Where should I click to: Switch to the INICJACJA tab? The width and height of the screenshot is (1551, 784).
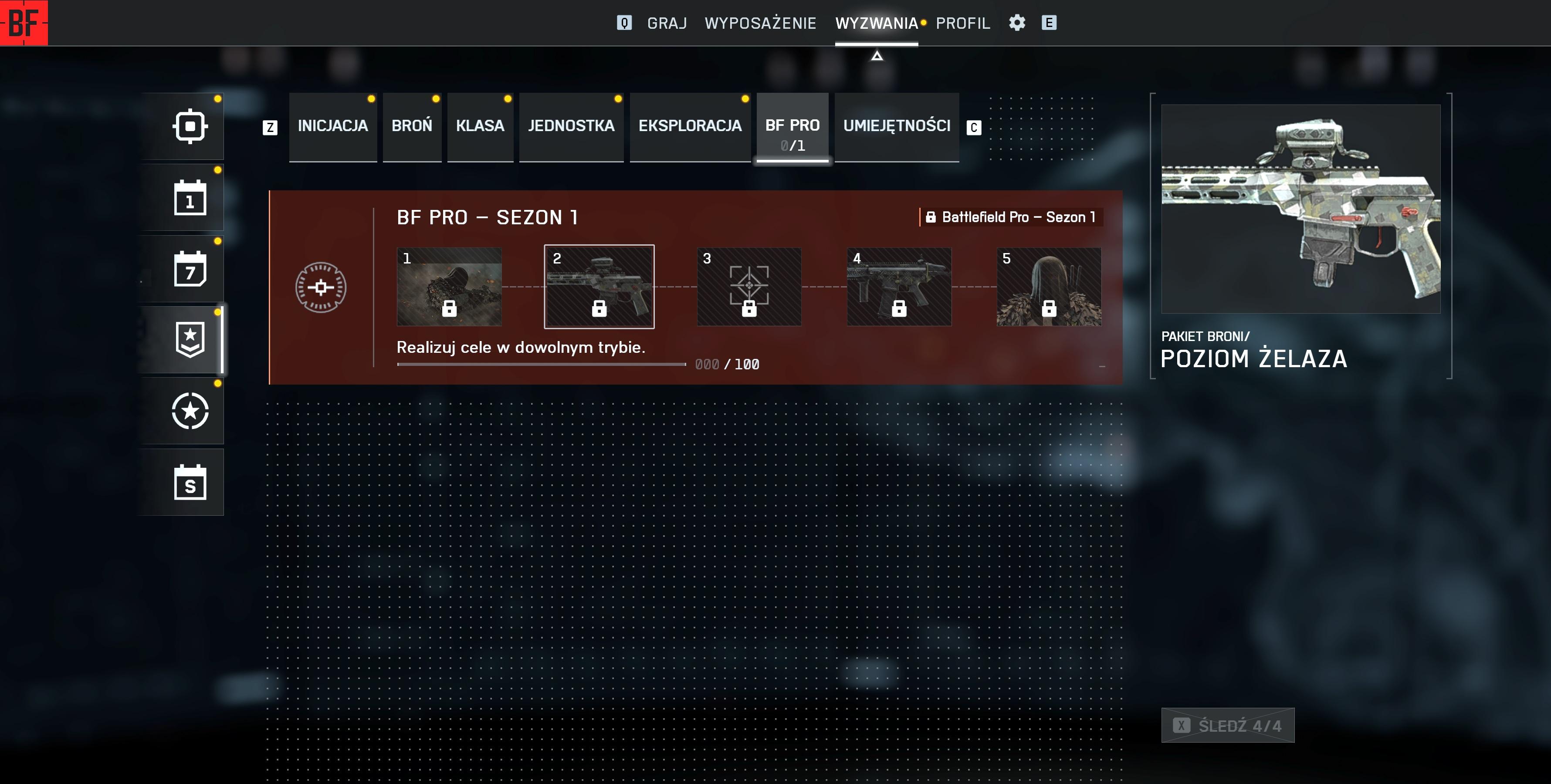[332, 126]
